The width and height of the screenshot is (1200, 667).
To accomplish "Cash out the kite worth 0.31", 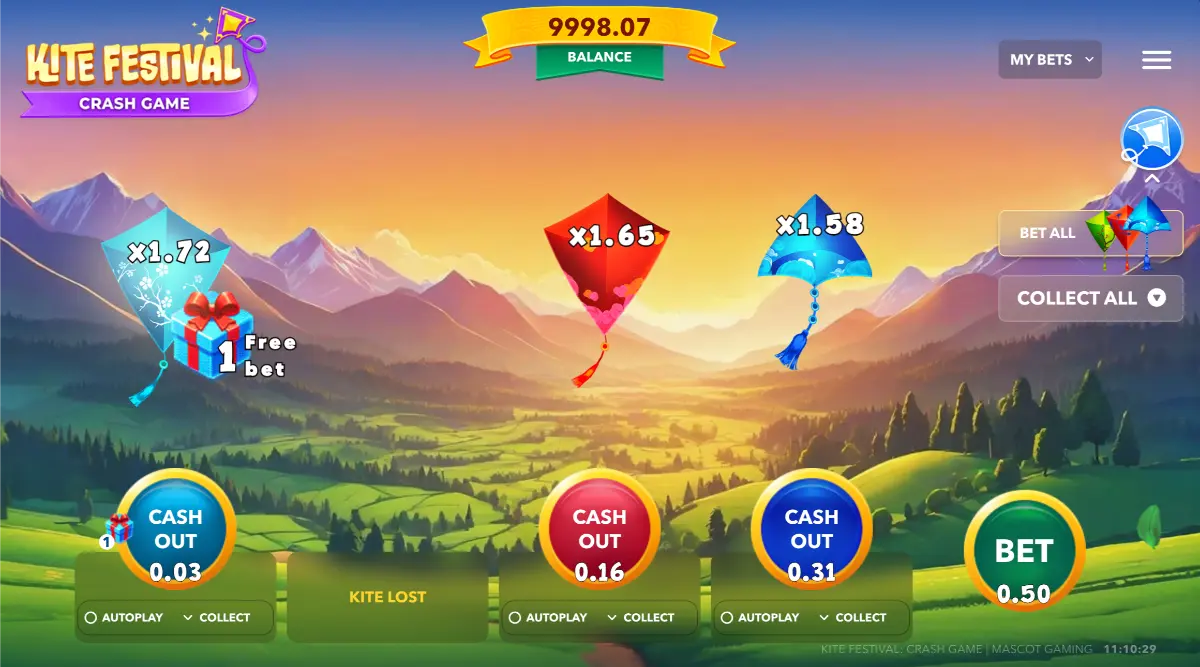I will point(811,530).
